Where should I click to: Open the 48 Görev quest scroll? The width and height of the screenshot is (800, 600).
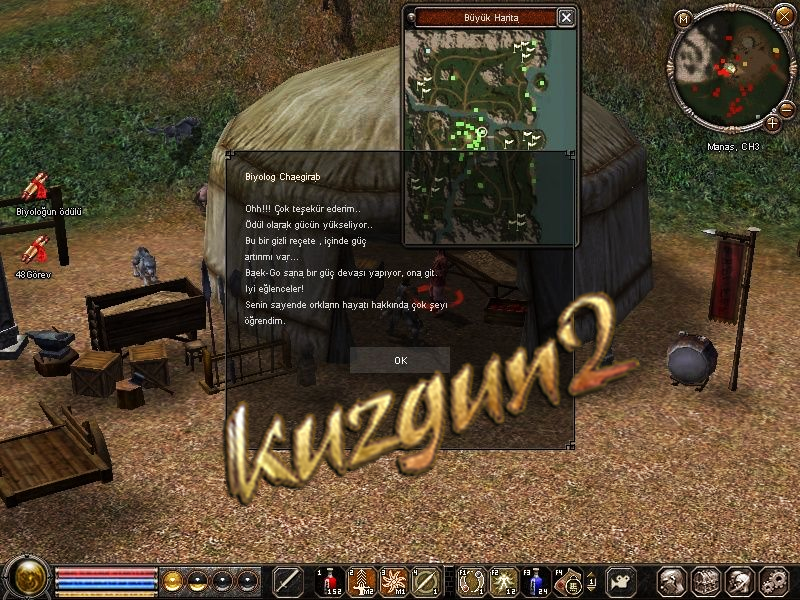[x=36, y=250]
